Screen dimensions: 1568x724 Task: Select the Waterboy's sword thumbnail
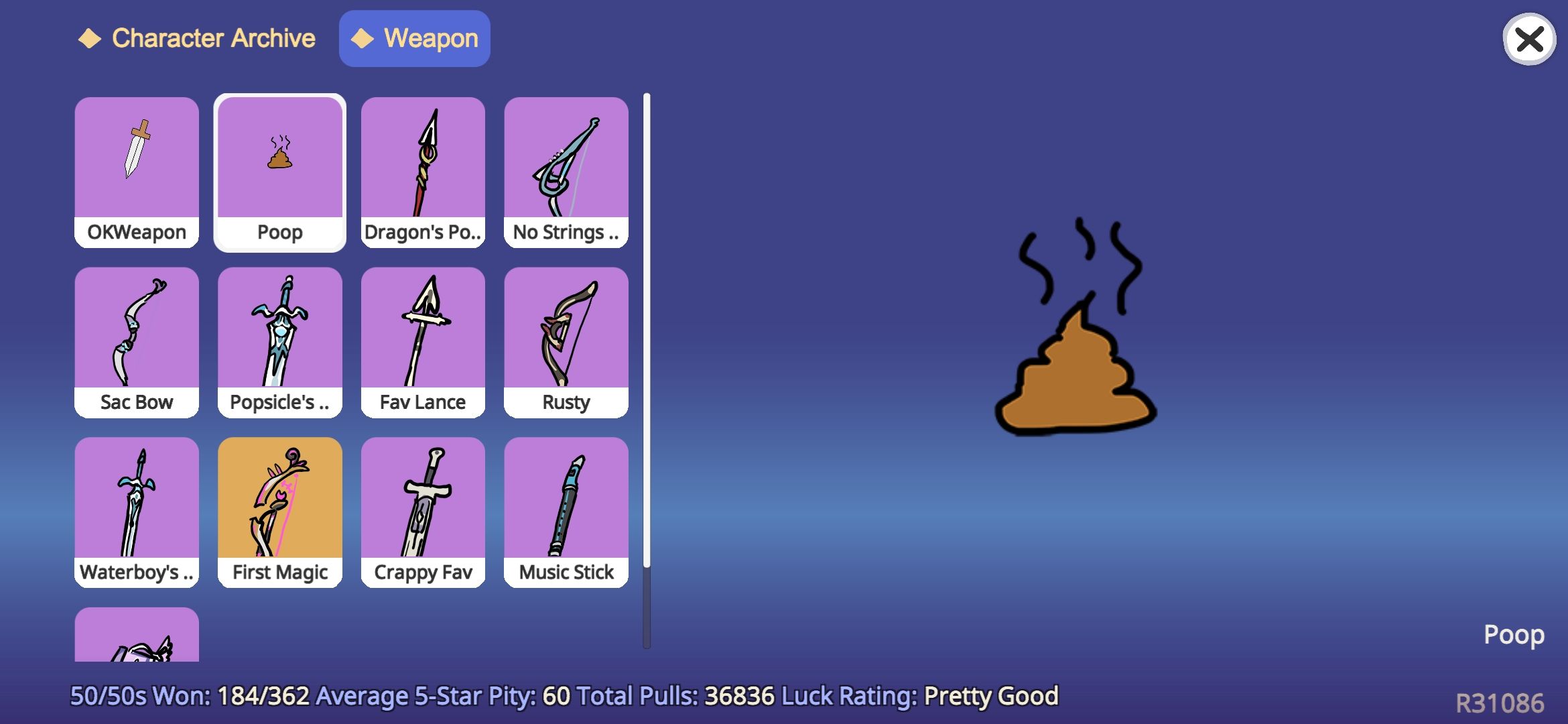(x=136, y=503)
